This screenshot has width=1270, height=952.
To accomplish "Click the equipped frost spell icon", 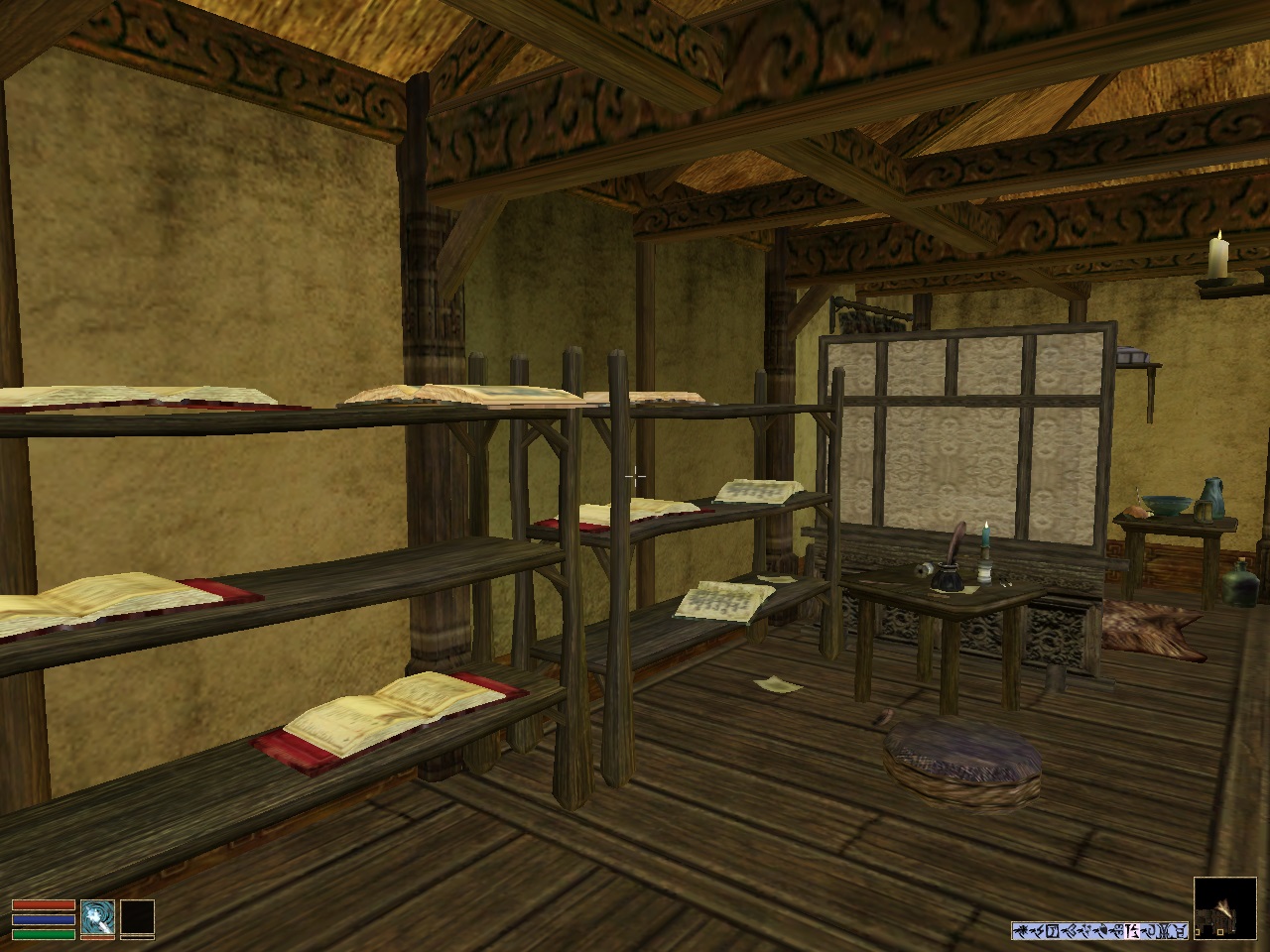I will 98,917.
